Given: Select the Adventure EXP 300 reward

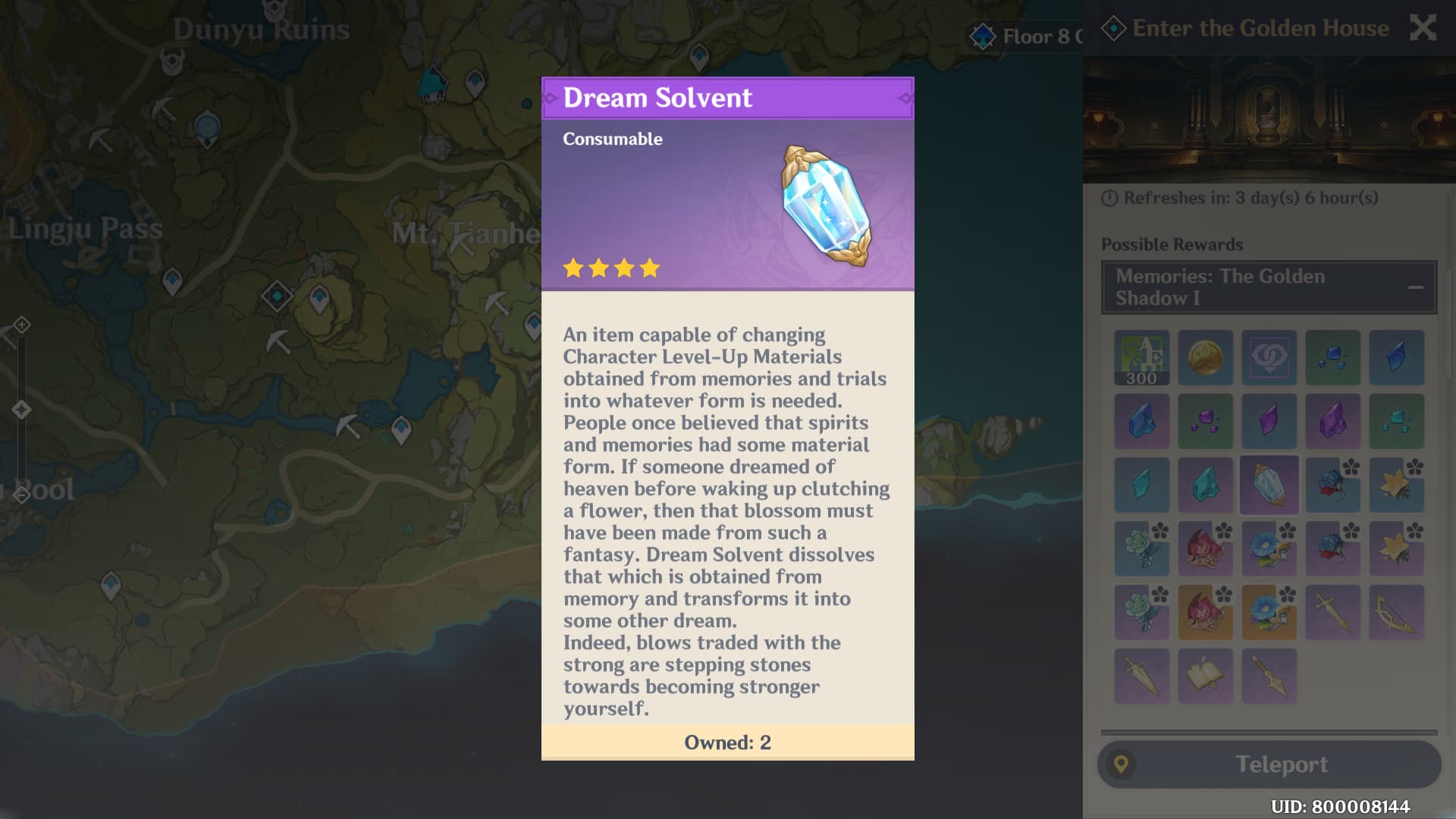Looking at the screenshot, I should 1141,358.
